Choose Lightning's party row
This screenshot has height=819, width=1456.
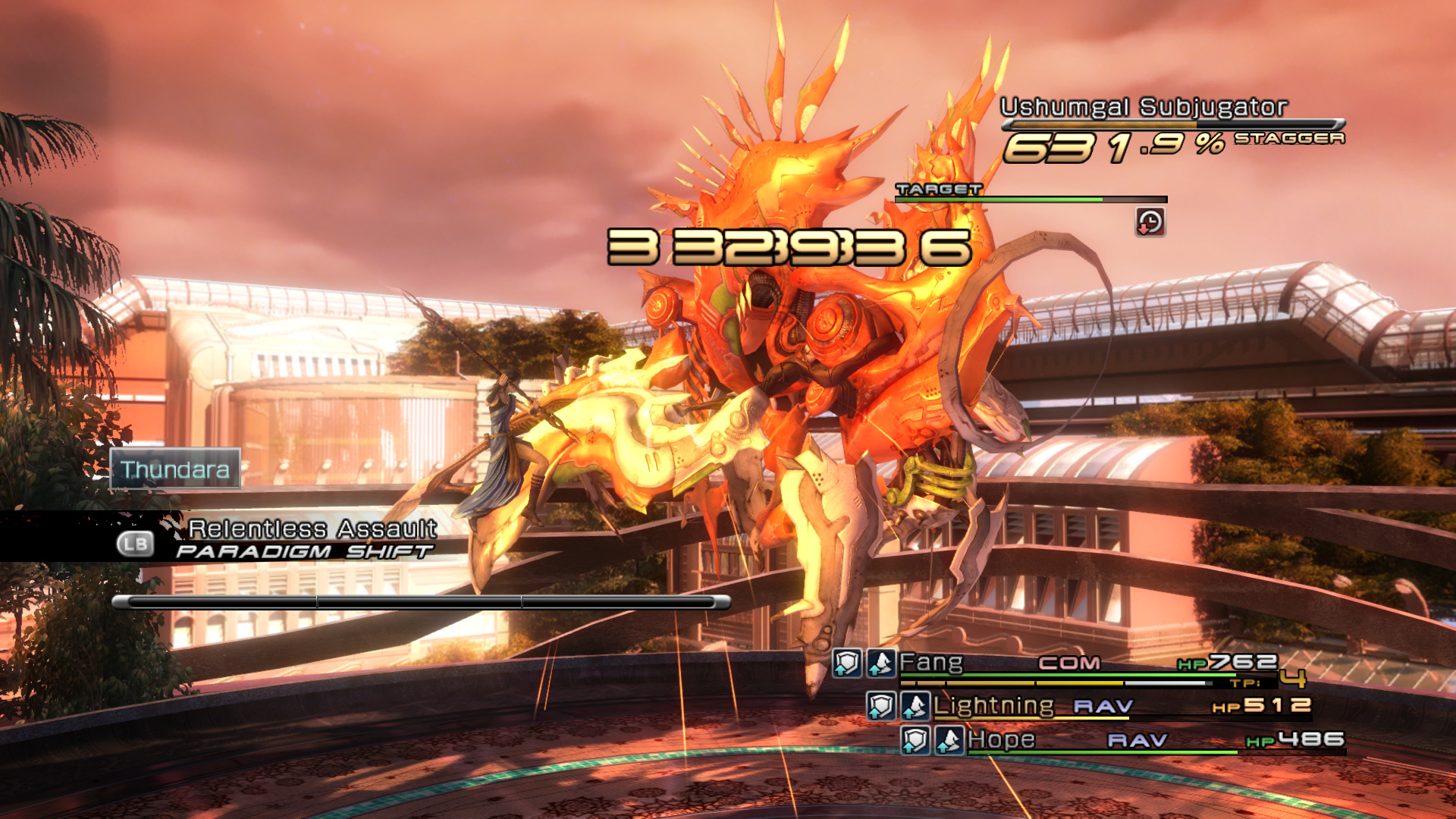pos(993,706)
